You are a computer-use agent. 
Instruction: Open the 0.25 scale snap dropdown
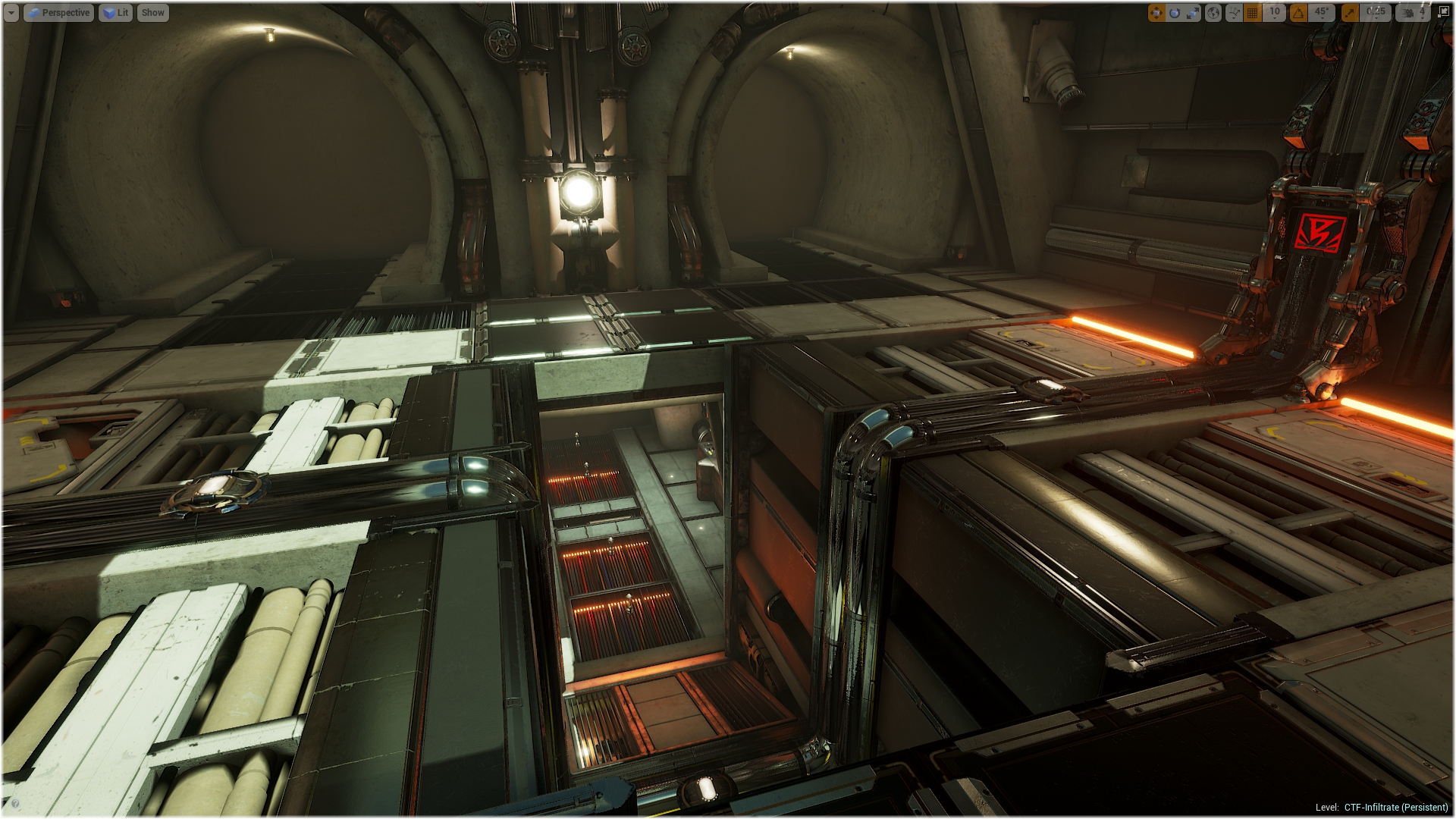(1376, 12)
